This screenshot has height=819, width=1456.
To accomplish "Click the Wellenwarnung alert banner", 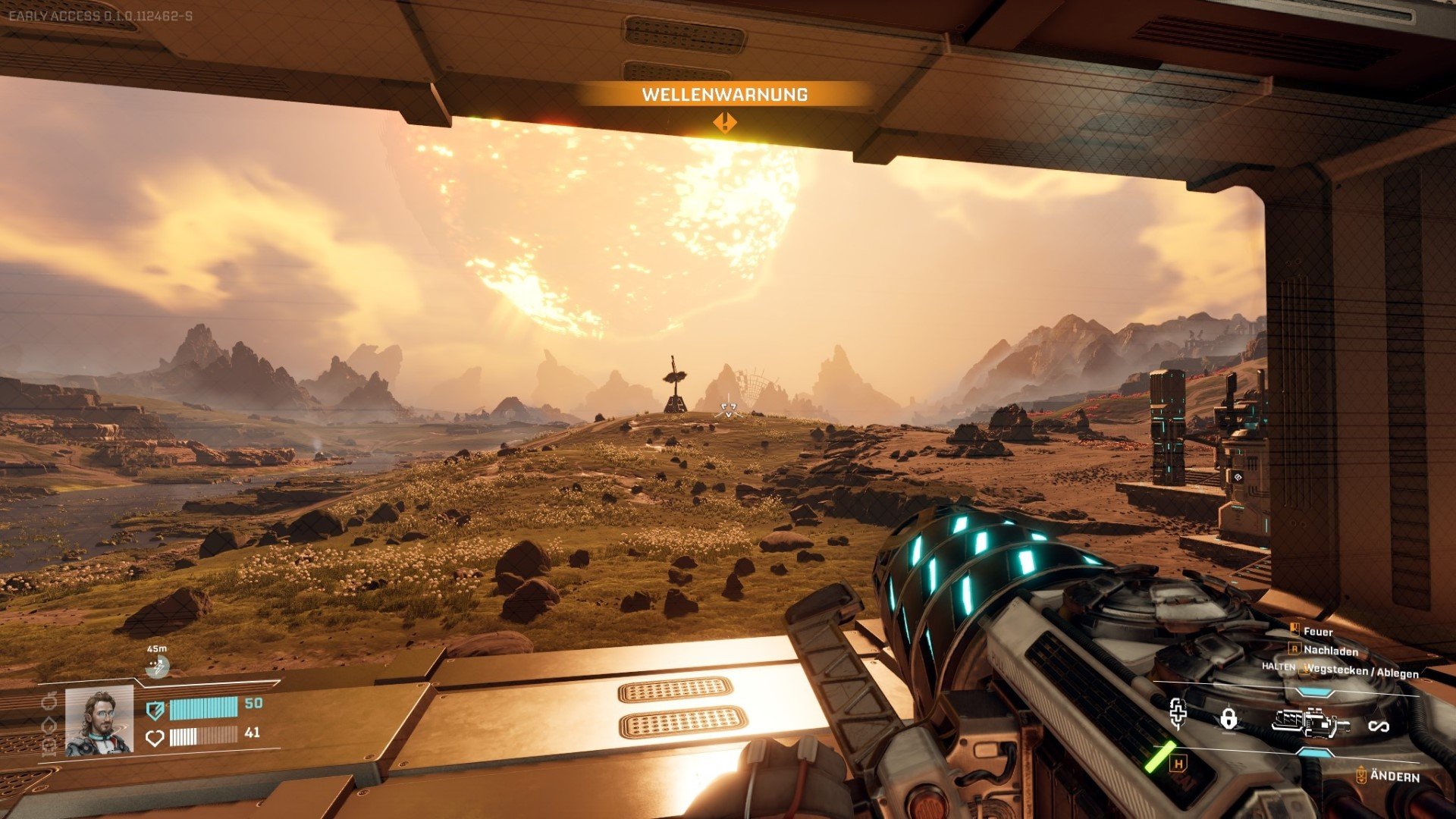I will (x=724, y=95).
